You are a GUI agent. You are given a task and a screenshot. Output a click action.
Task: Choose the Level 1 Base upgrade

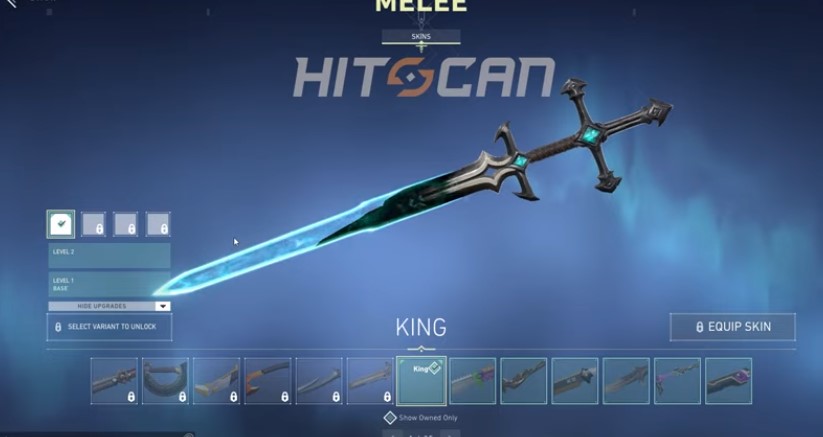pyautogui.click(x=109, y=283)
